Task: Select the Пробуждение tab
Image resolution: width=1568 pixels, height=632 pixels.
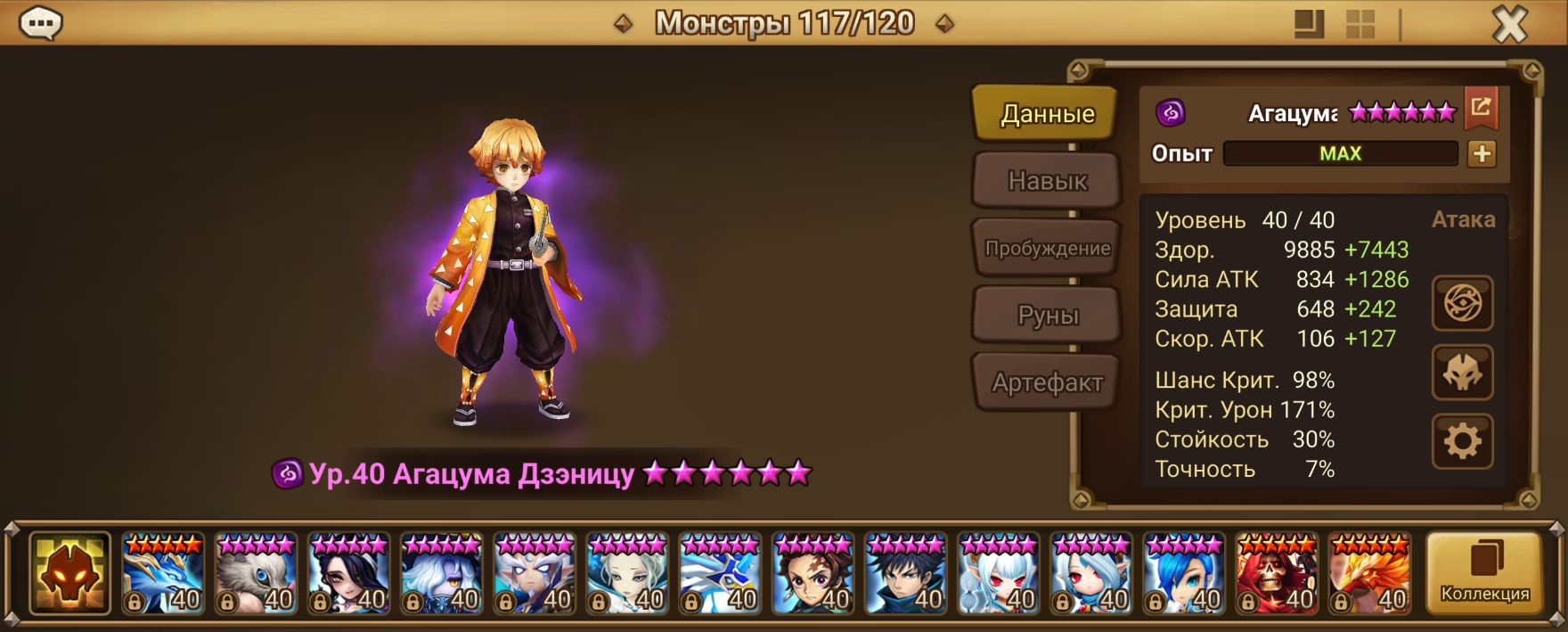Action: [x=1046, y=249]
